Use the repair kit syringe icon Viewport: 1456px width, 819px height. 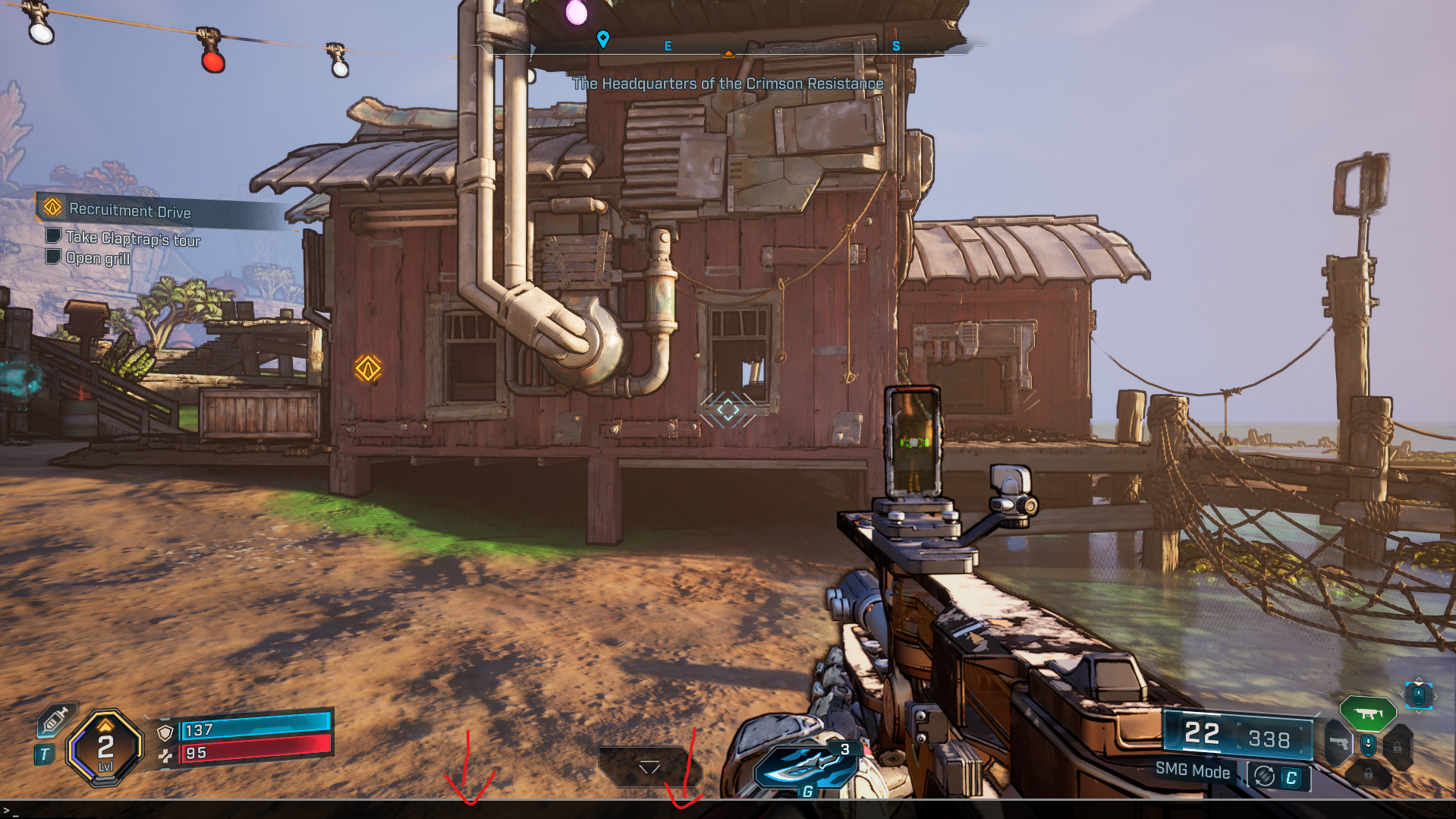tap(55, 720)
